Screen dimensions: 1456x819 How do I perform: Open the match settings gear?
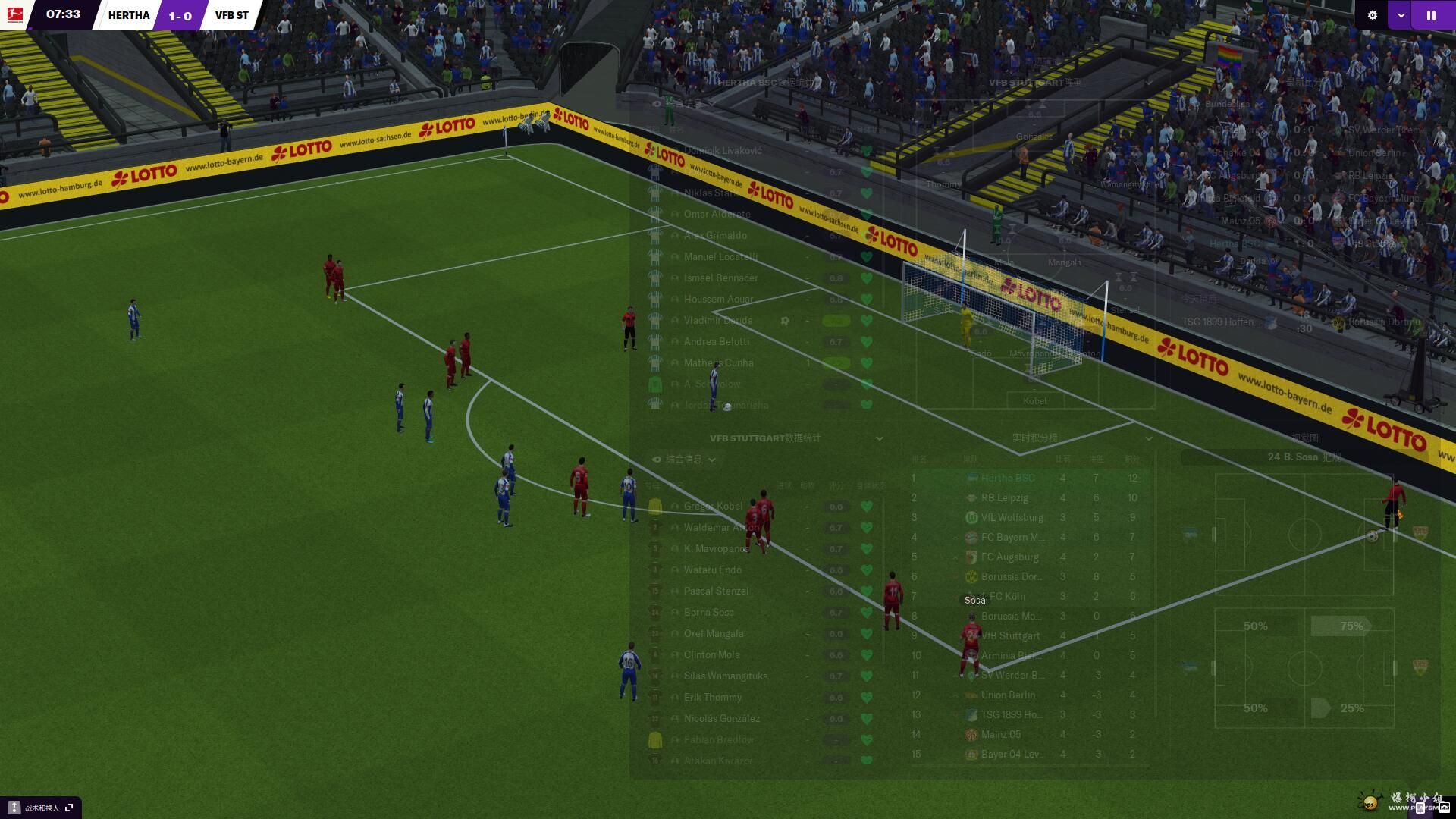point(1372,15)
